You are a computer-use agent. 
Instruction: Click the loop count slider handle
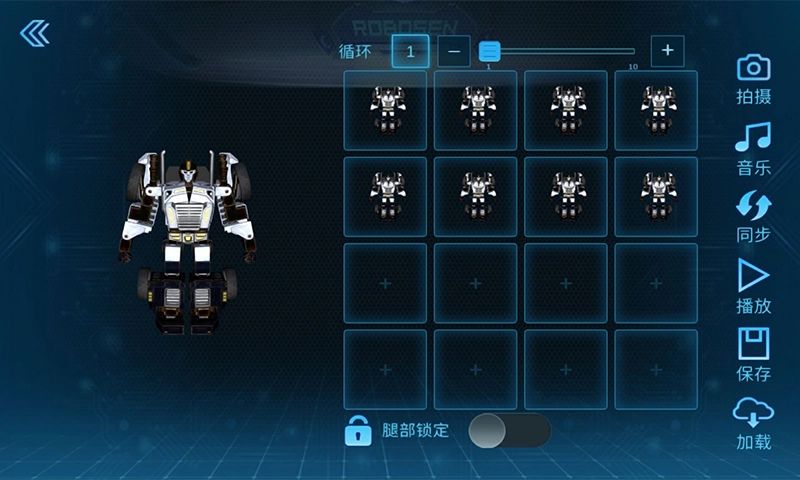[x=489, y=51]
